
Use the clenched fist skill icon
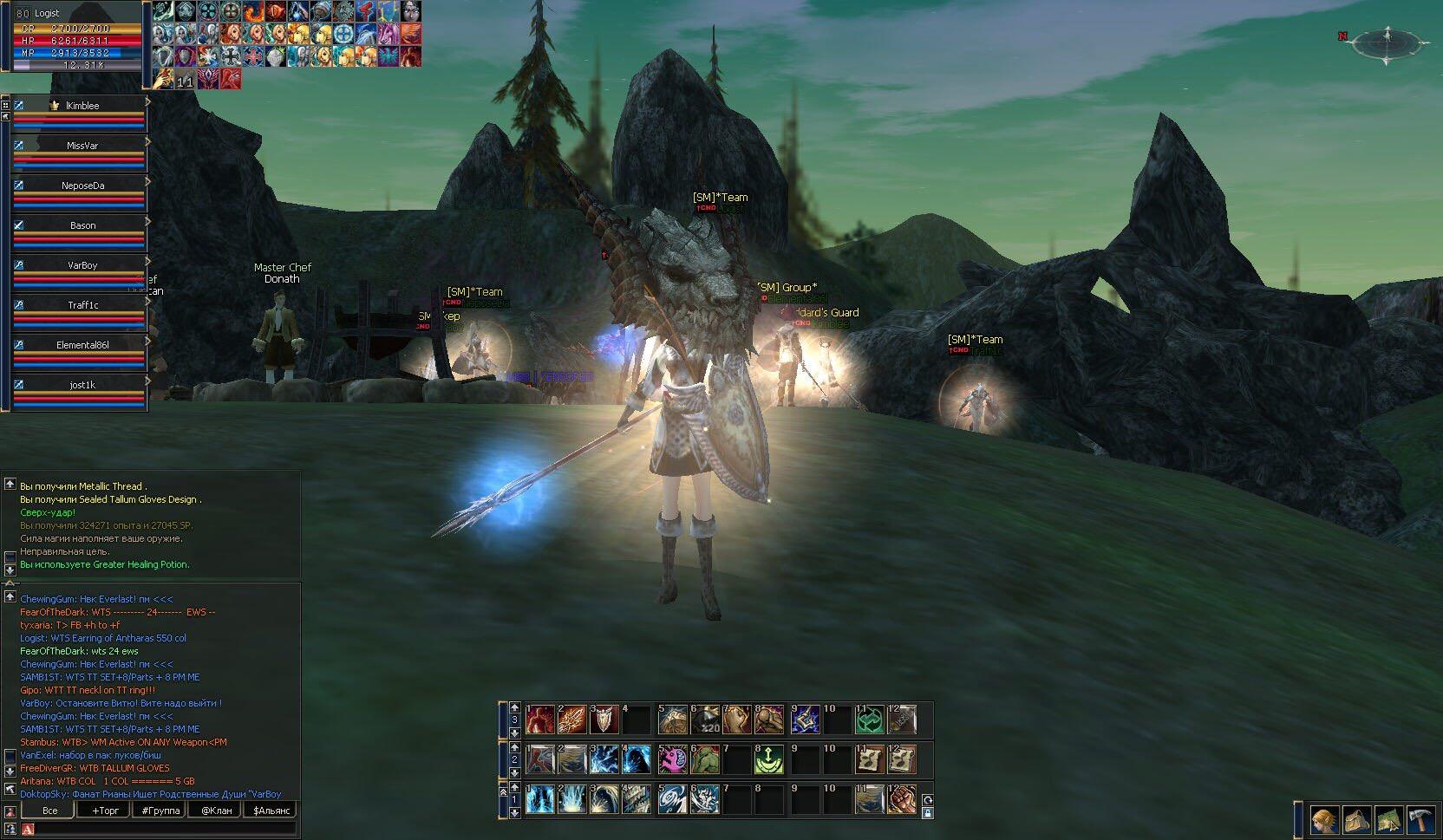[x=902, y=799]
